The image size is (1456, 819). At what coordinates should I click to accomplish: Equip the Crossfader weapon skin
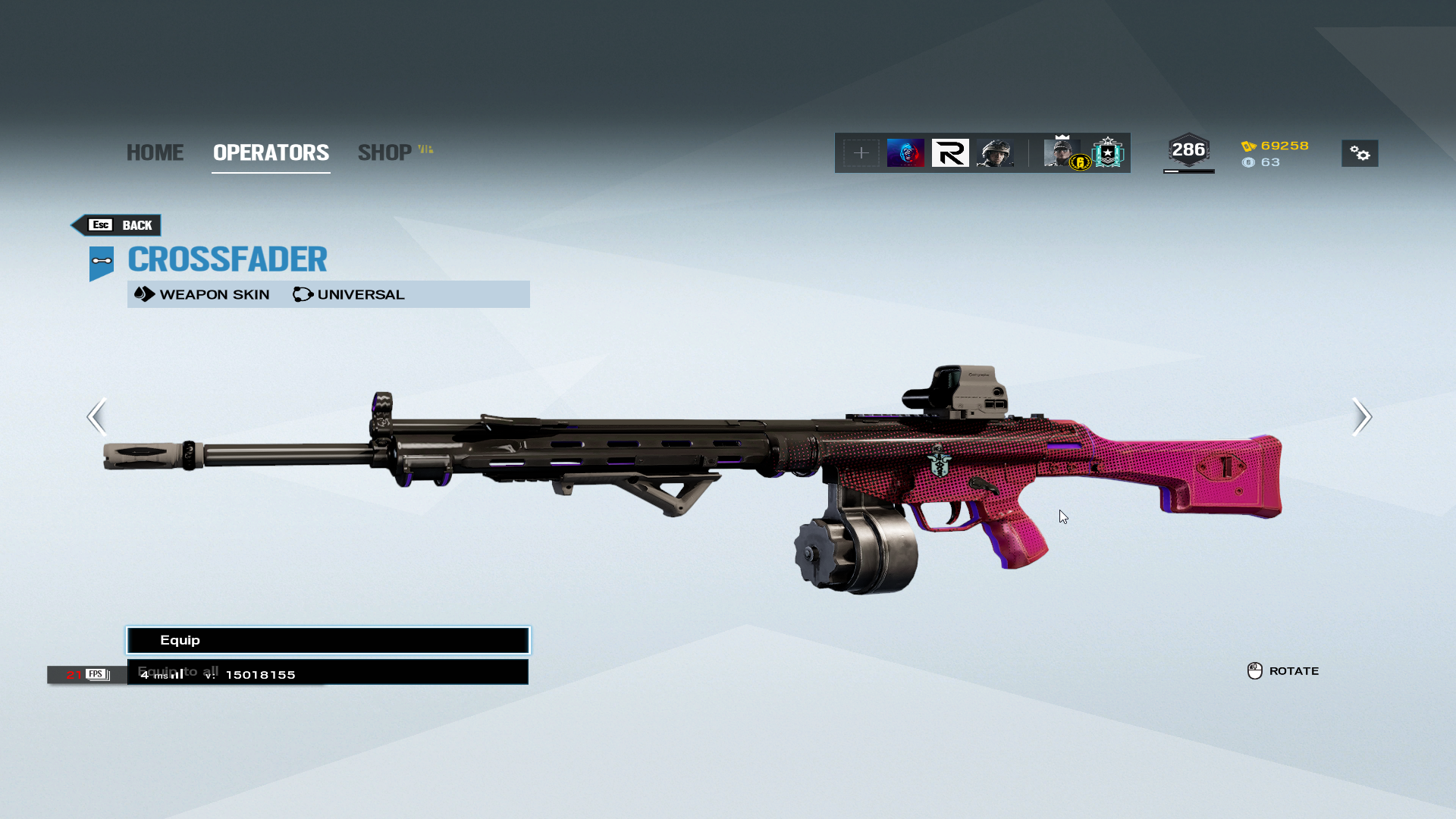328,641
